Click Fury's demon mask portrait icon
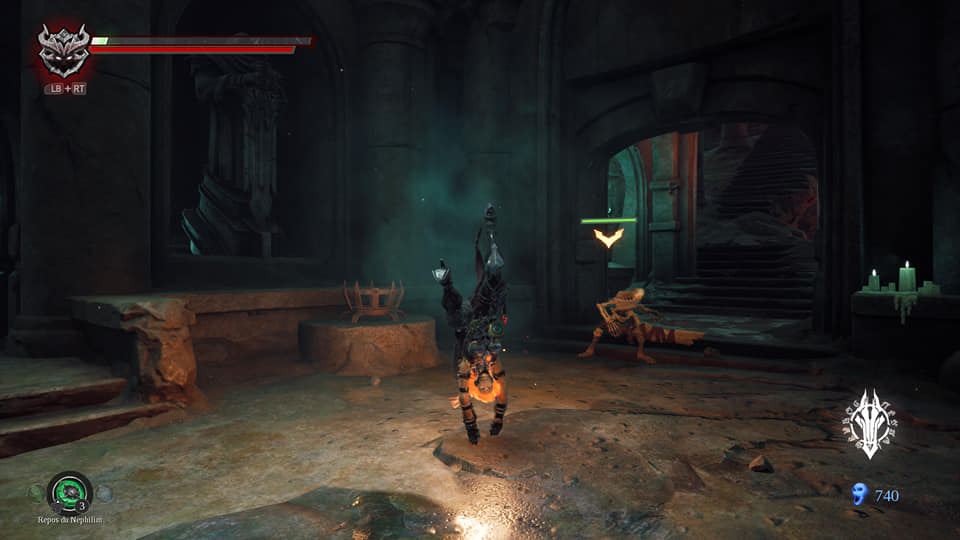This screenshot has width=960, height=540. (x=64, y=51)
